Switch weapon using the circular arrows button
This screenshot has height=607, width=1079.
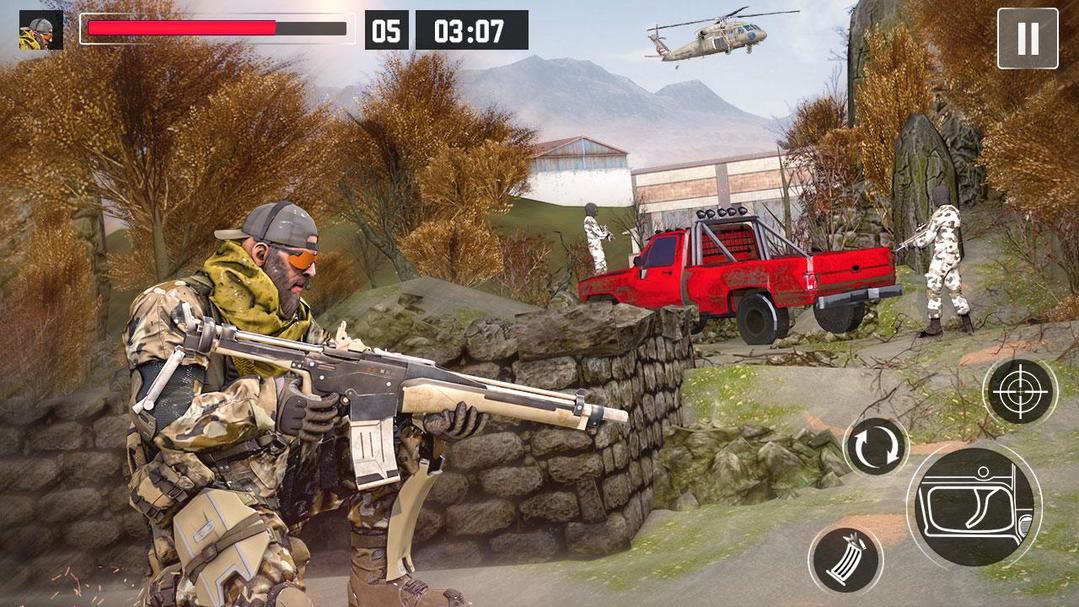pyautogui.click(x=876, y=447)
